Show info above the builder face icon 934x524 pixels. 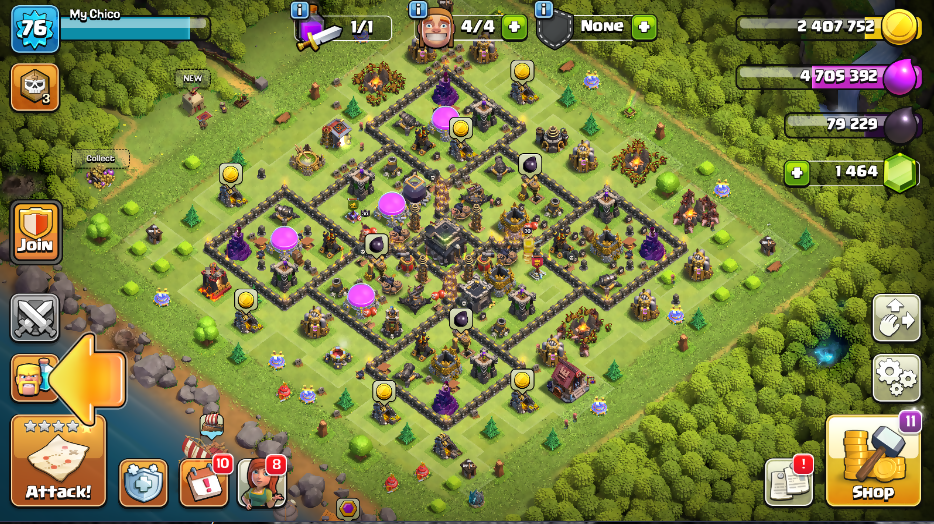point(419,10)
